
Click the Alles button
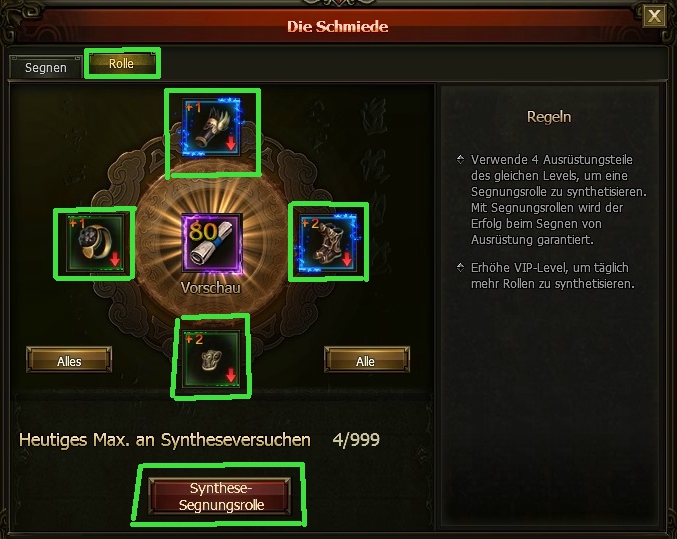pyautogui.click(x=69, y=360)
